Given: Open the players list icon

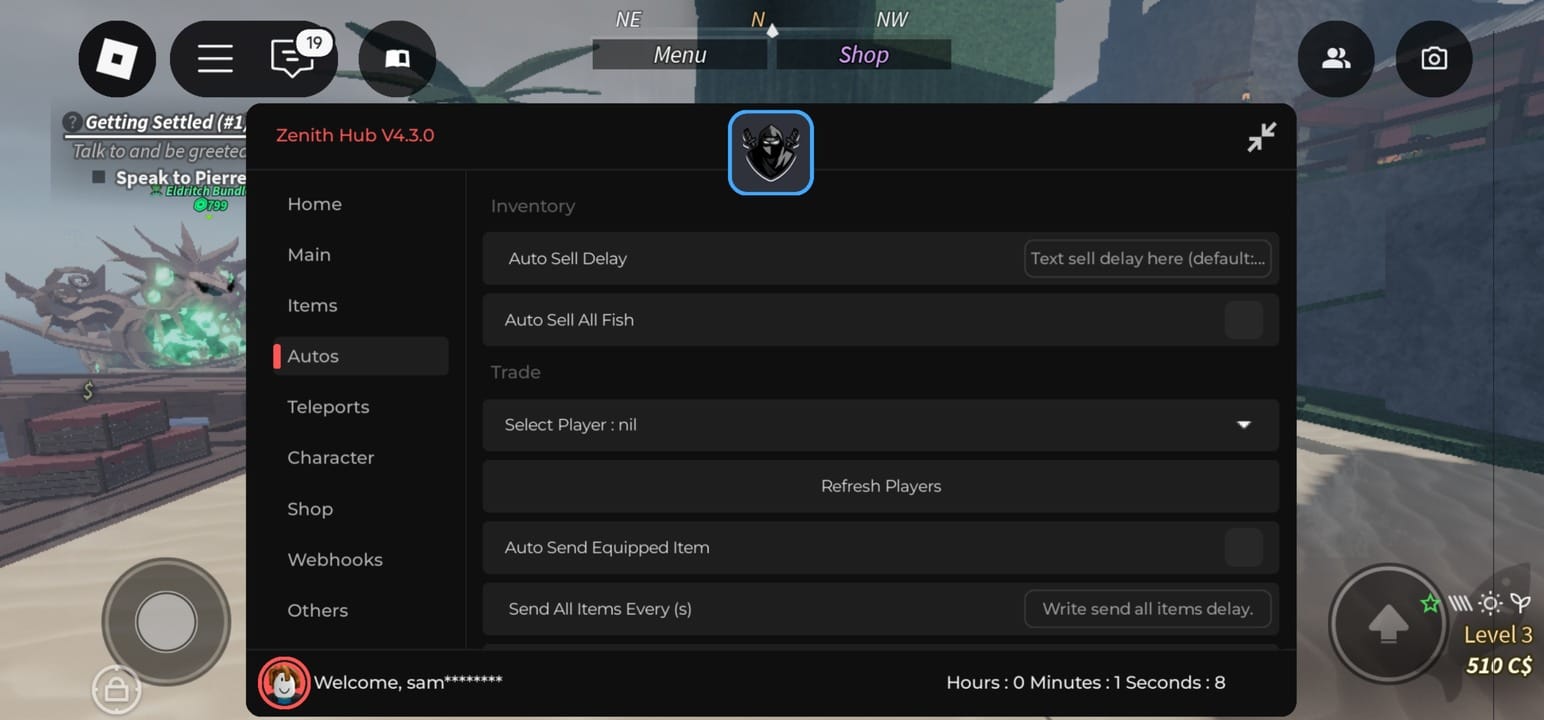Looking at the screenshot, I should click(x=1336, y=59).
